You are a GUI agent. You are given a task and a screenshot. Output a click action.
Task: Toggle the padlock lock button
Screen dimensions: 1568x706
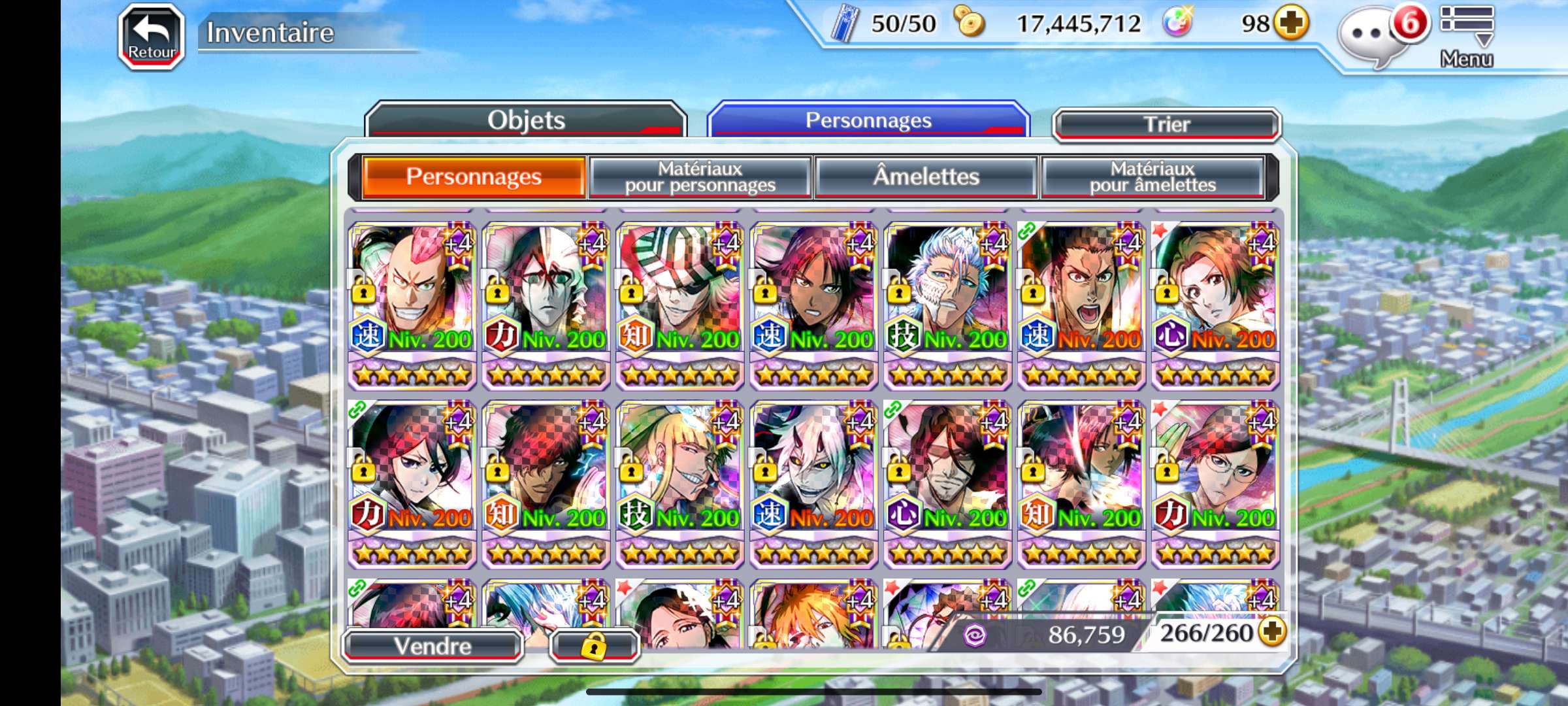pos(594,647)
